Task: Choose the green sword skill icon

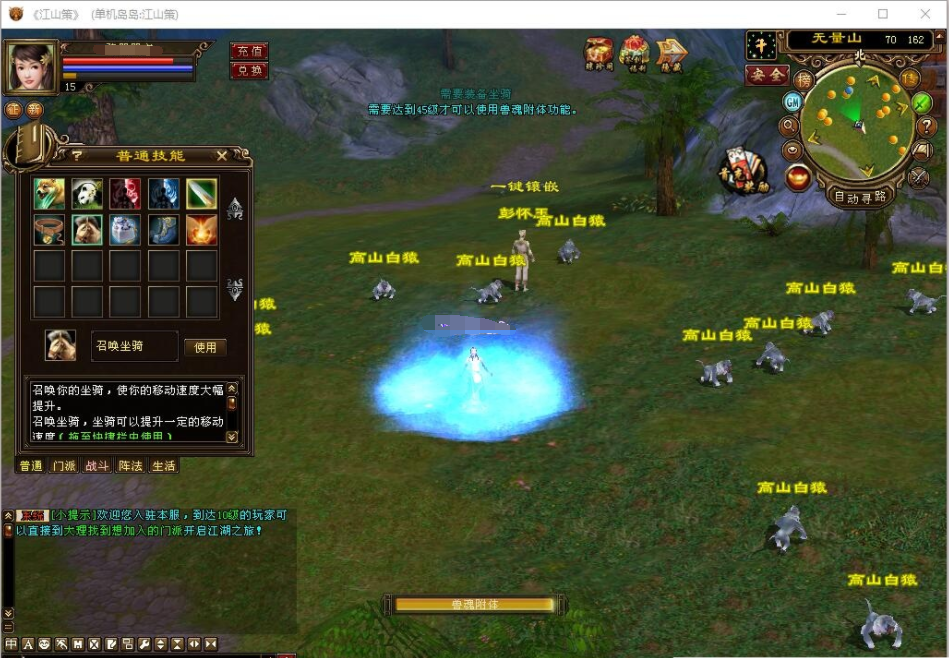Action: click(x=201, y=193)
